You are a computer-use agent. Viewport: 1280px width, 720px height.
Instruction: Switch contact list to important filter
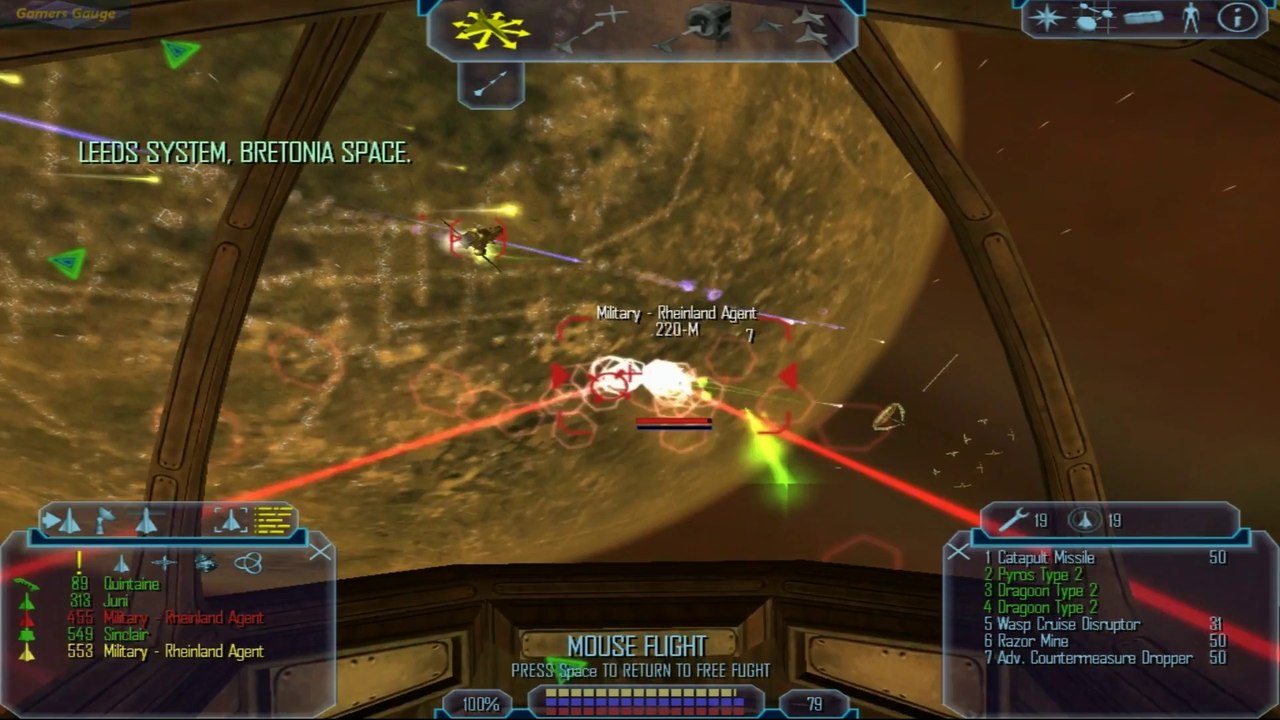[x=79, y=563]
